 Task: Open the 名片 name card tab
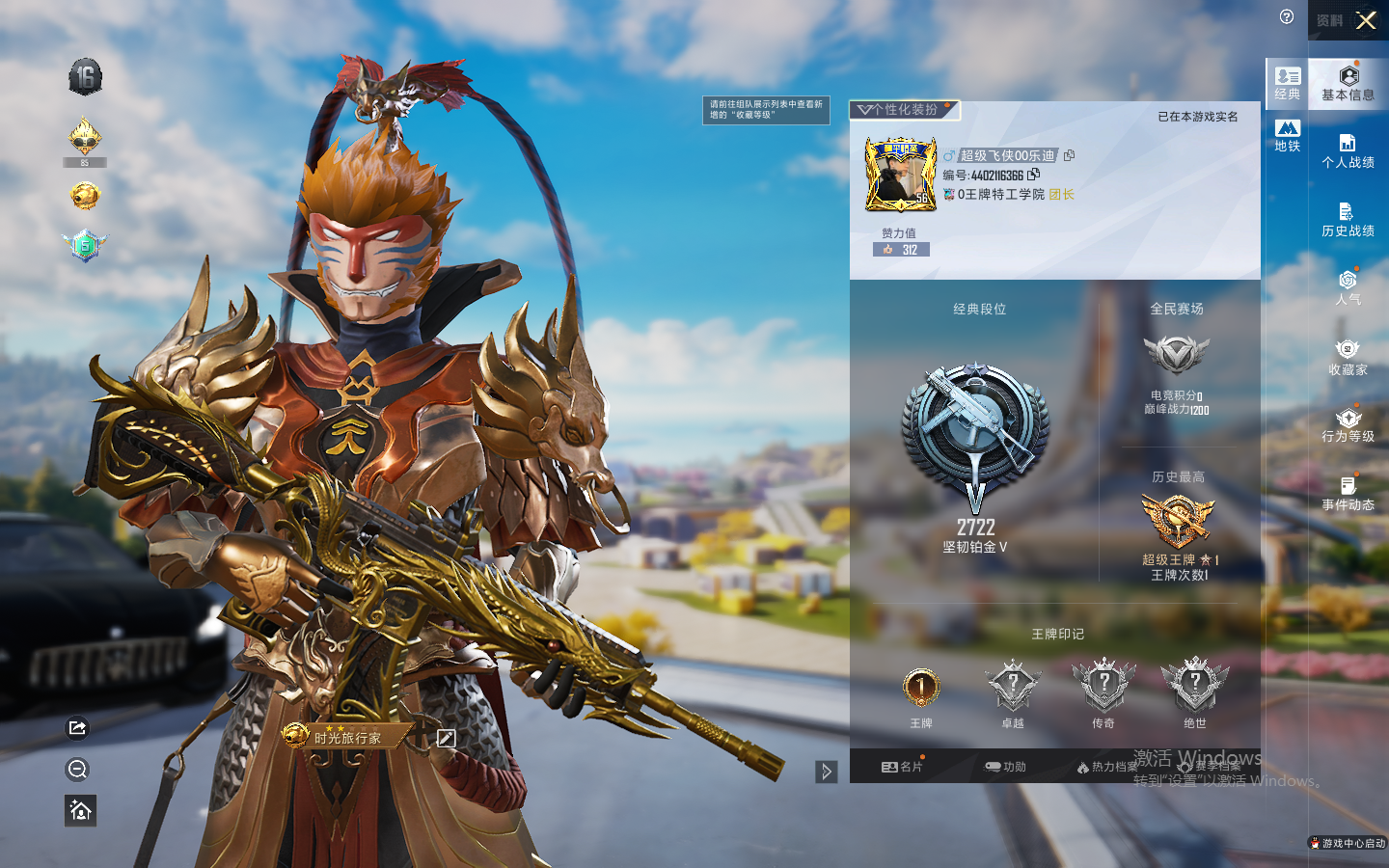pos(902,767)
